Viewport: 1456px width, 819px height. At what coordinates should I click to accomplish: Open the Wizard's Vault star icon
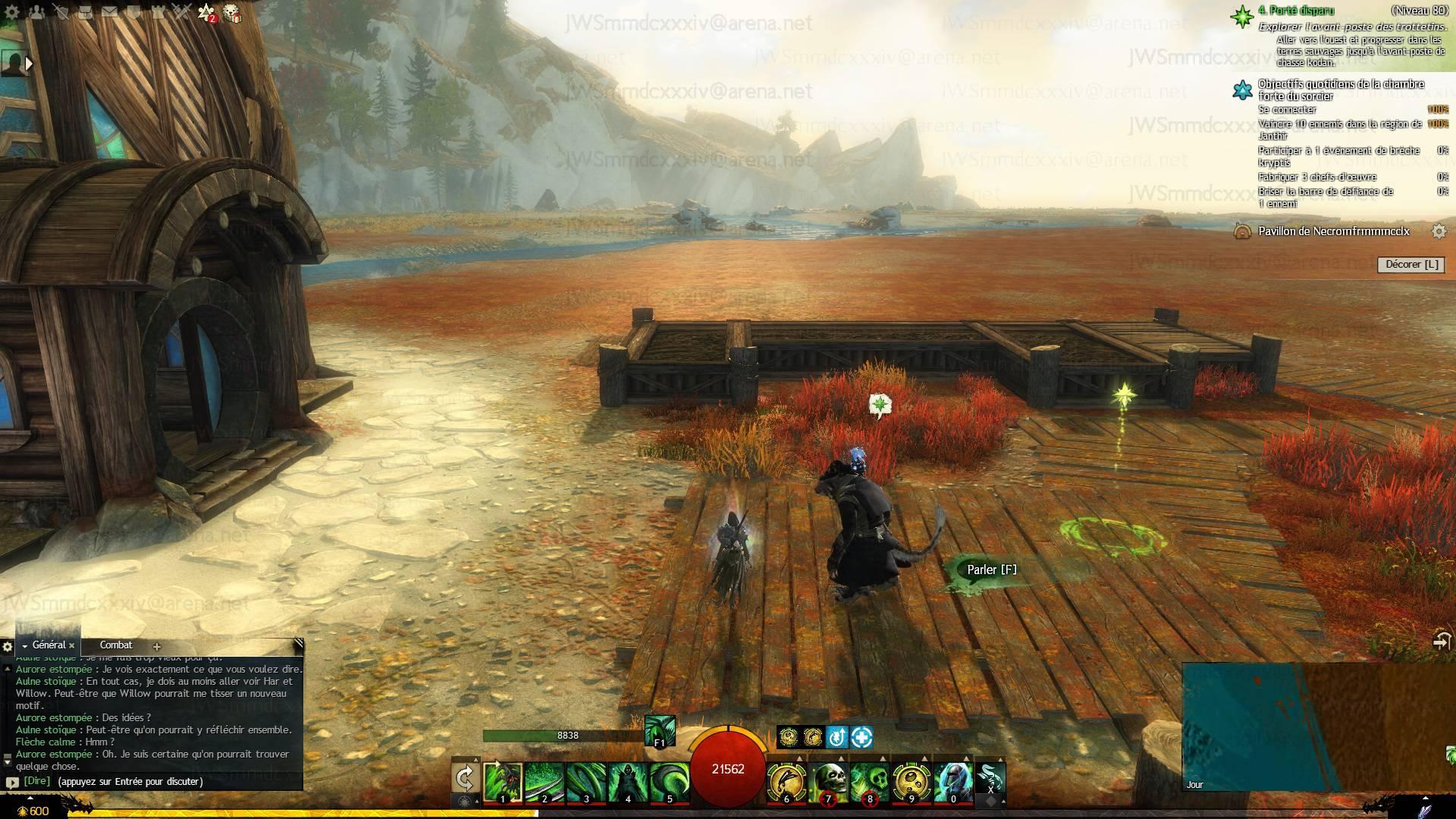point(206,12)
